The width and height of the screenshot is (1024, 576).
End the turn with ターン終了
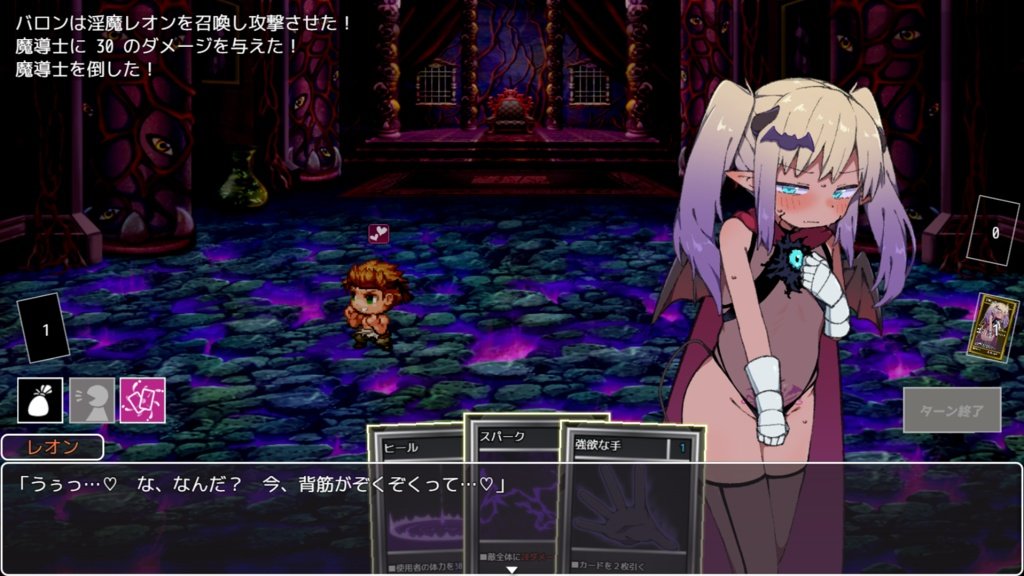click(x=951, y=410)
